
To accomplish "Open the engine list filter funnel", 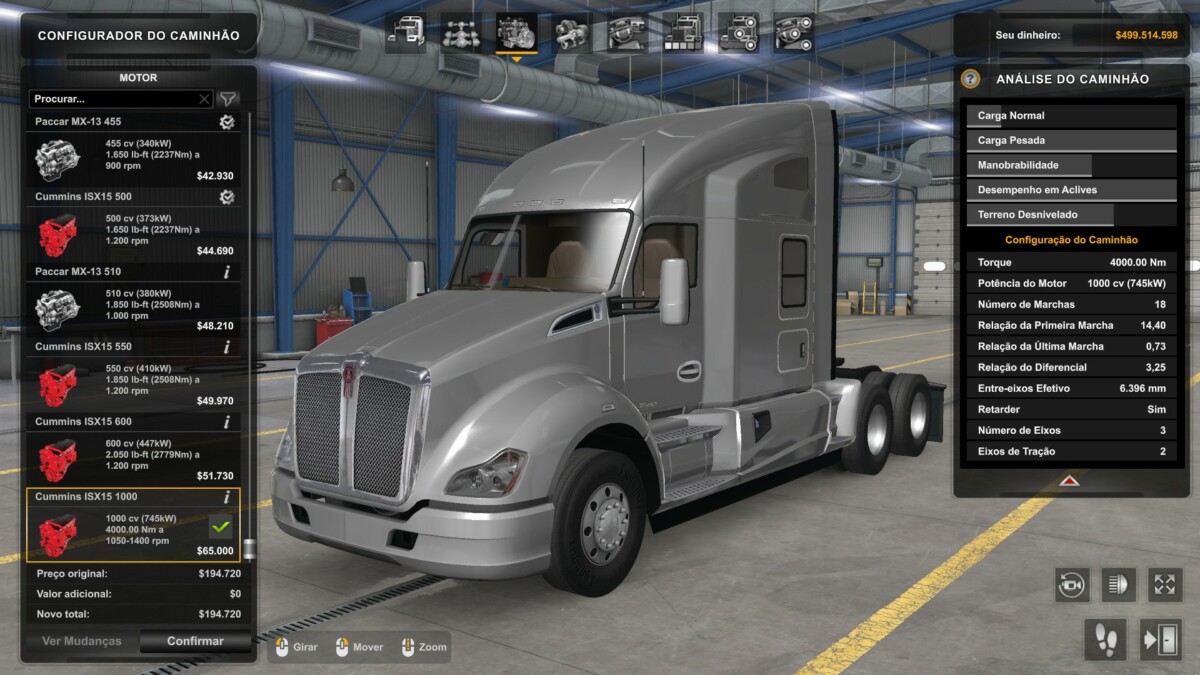I will coord(228,99).
